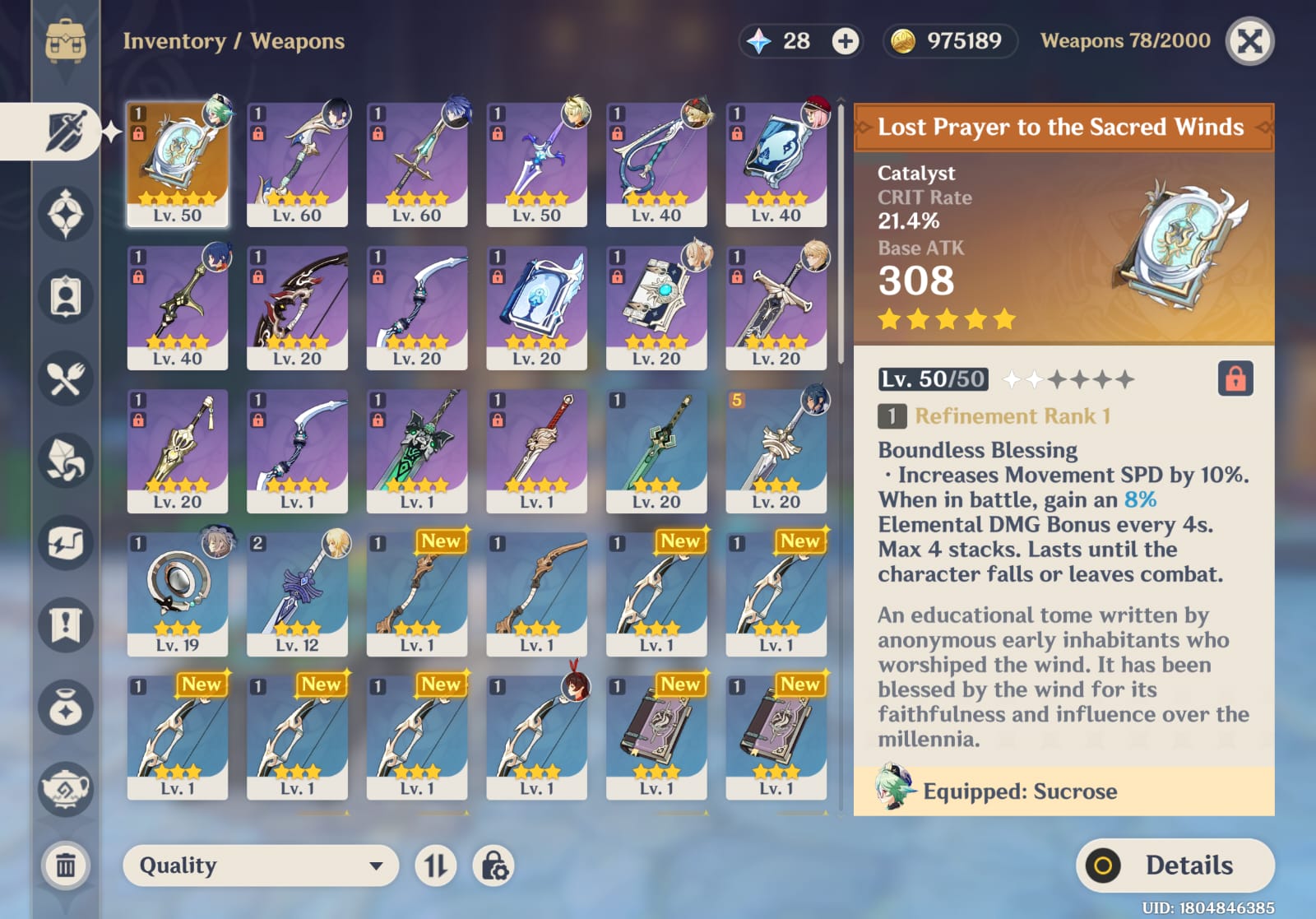Viewport: 1316px width, 919px height.
Task: Open the Precious Items pouch tab
Action: (66, 708)
